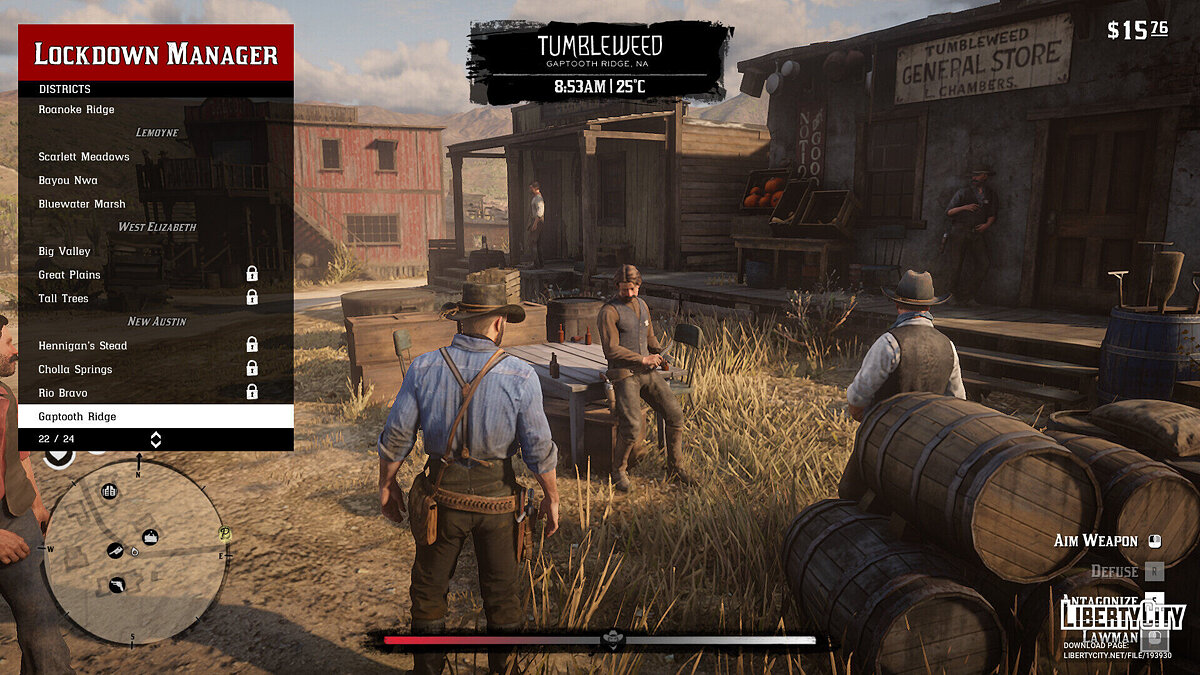Select Roanoke Ridge district
Viewport: 1200px width, 675px height.
[x=77, y=109]
